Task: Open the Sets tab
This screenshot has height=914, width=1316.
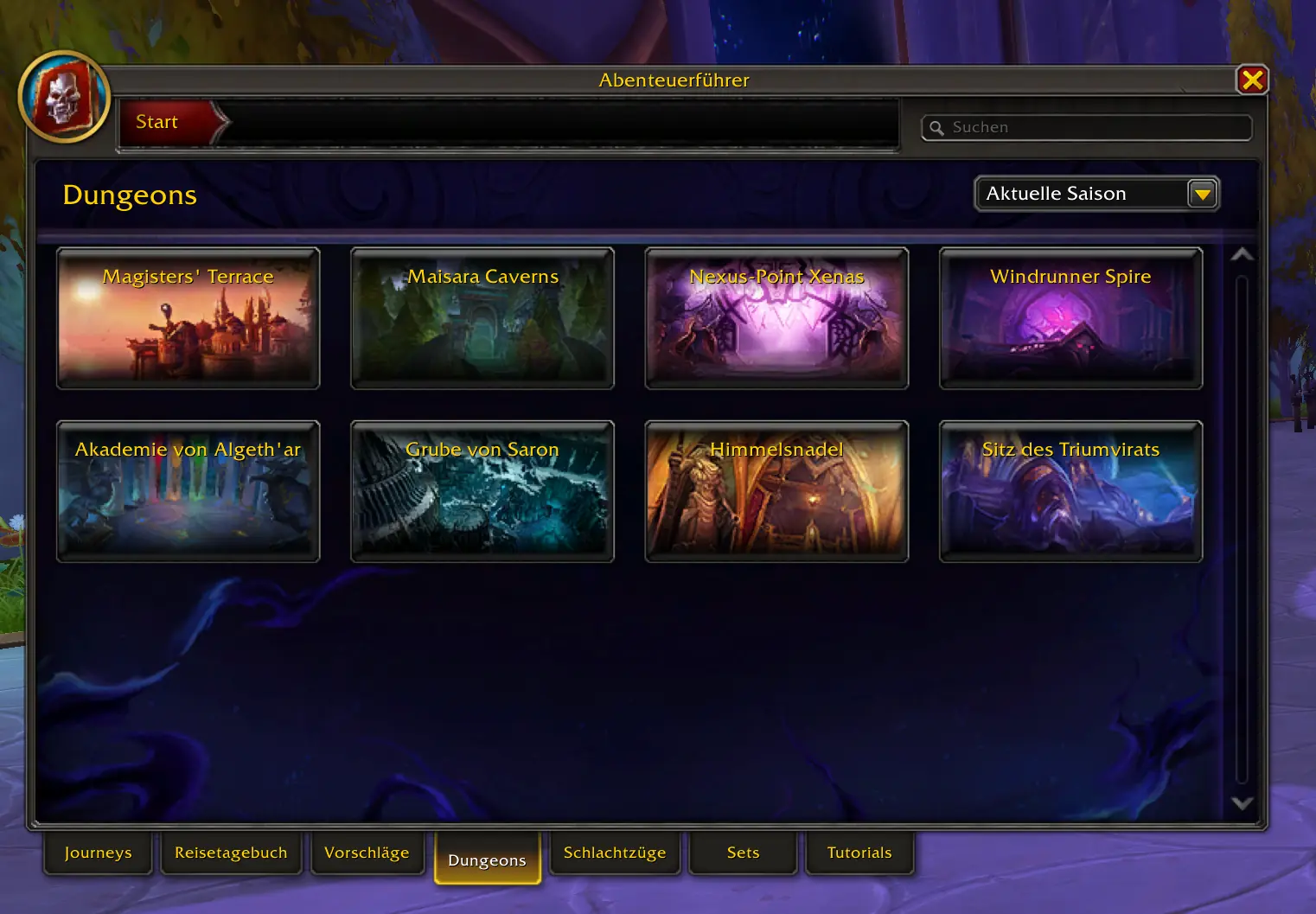Action: (743, 853)
